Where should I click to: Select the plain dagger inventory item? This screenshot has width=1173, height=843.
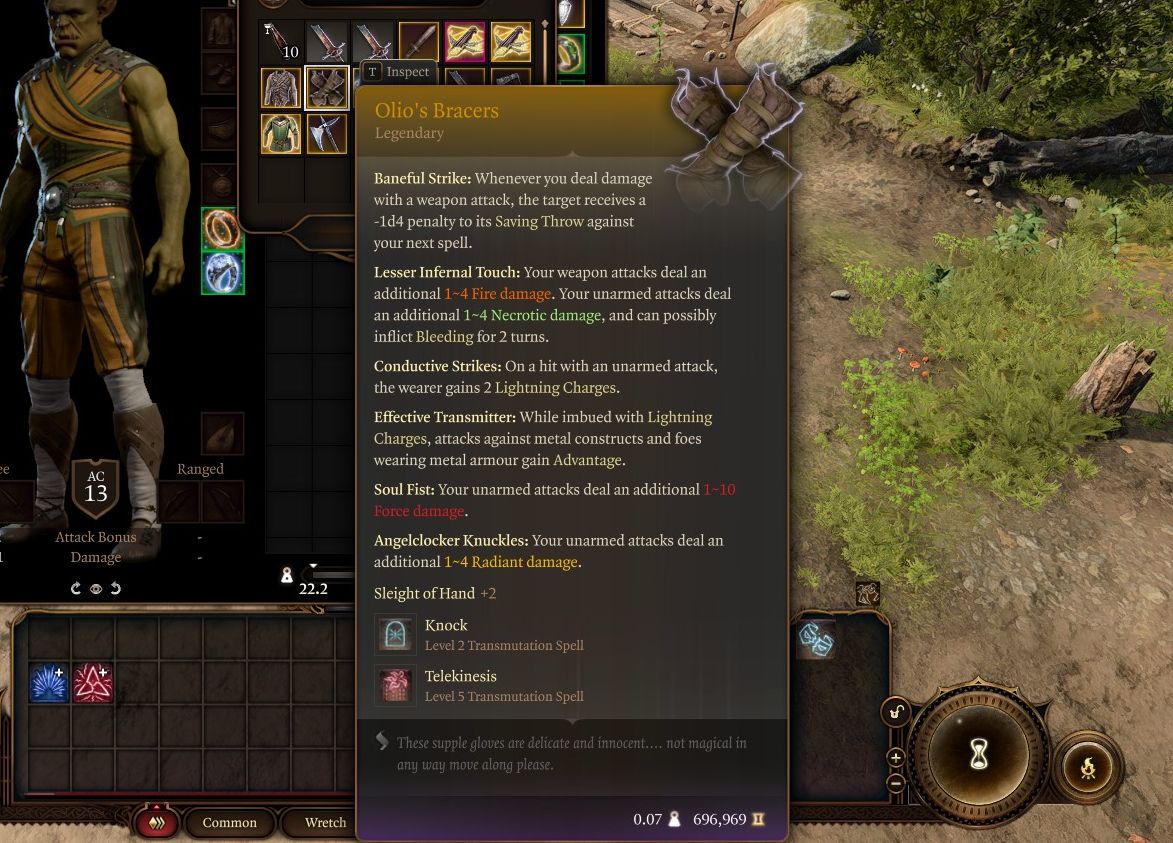click(x=419, y=42)
